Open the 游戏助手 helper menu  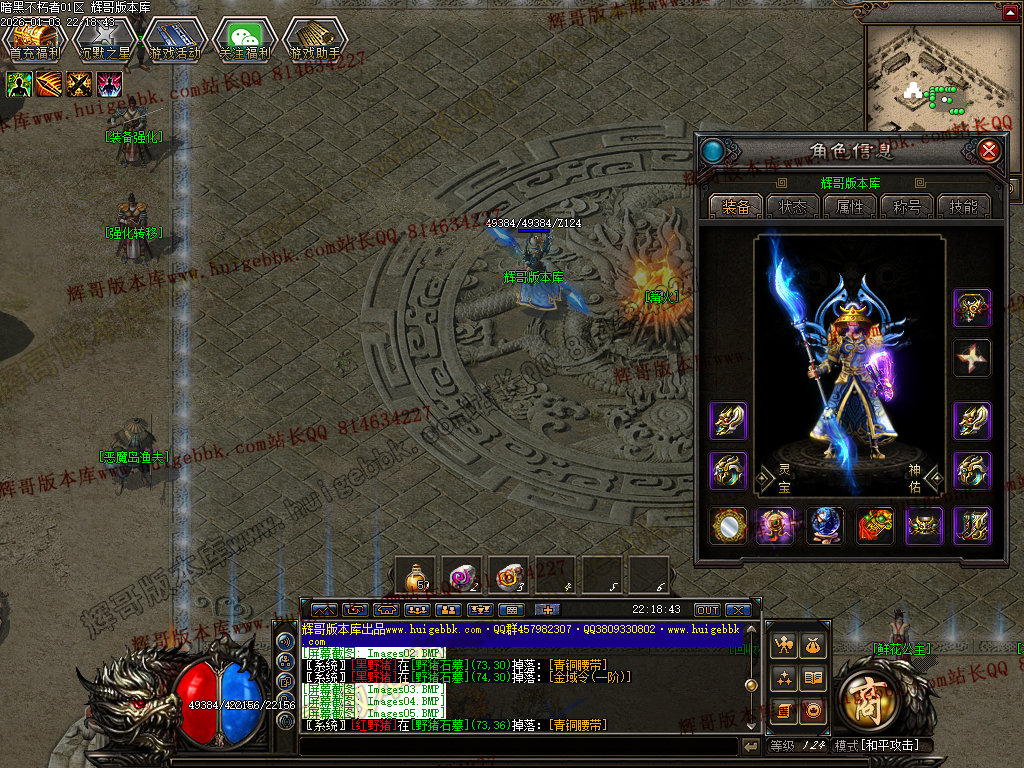point(315,40)
